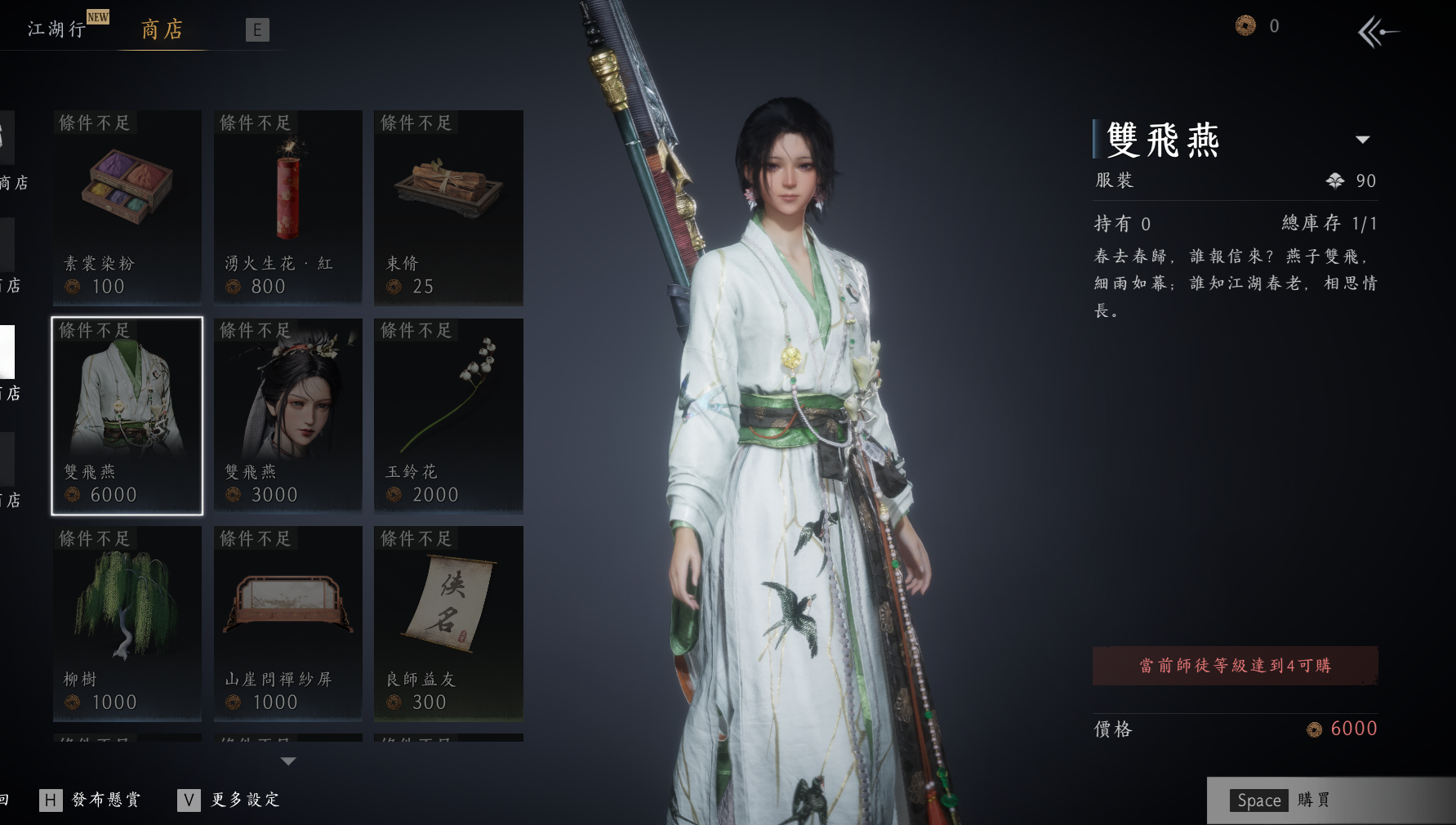Choose the 湧火生花·紅 firework item
Image resolution: width=1456 pixels, height=825 pixels.
tap(287, 207)
